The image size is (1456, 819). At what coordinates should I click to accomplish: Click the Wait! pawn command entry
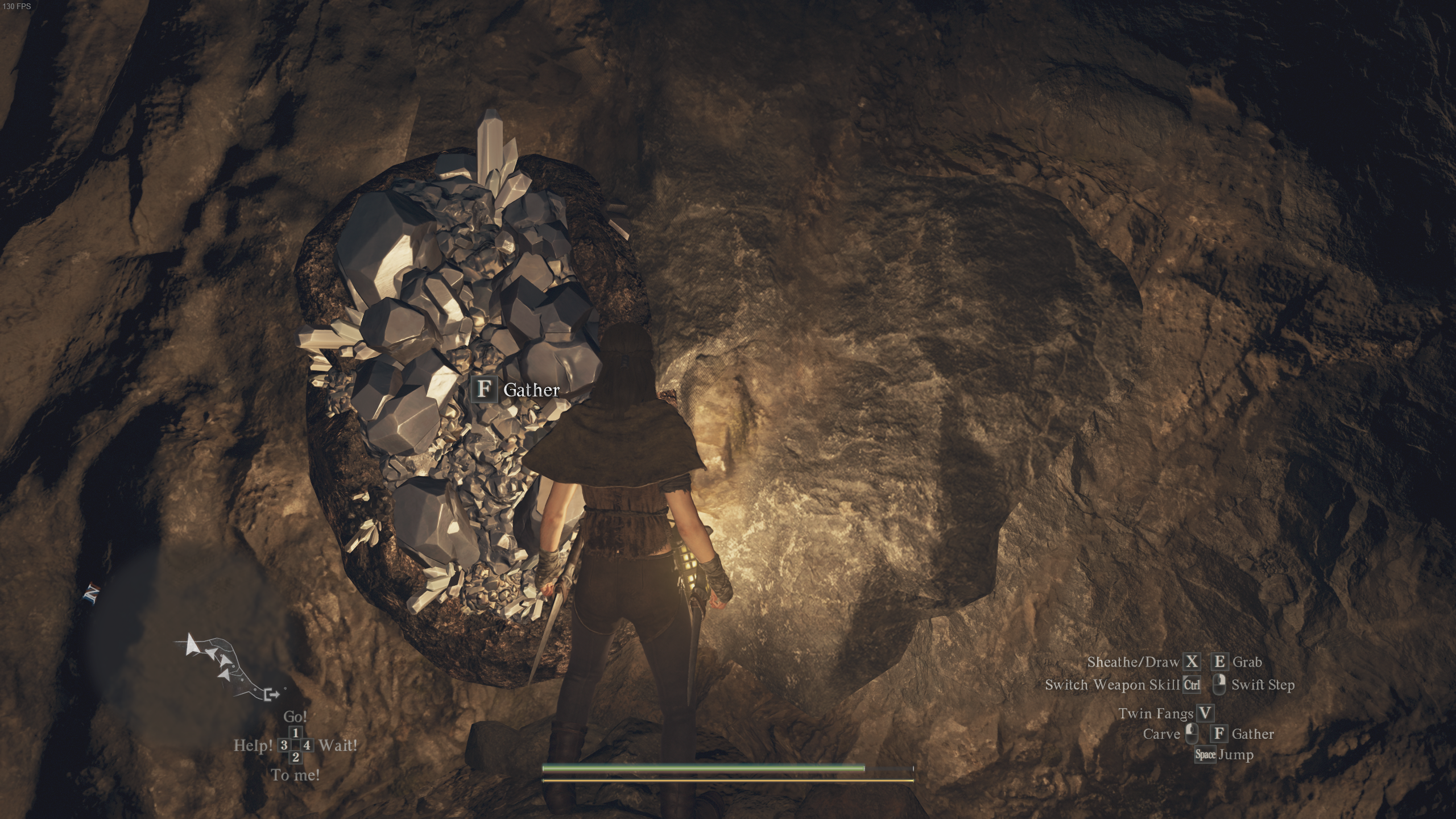pyautogui.click(x=338, y=744)
